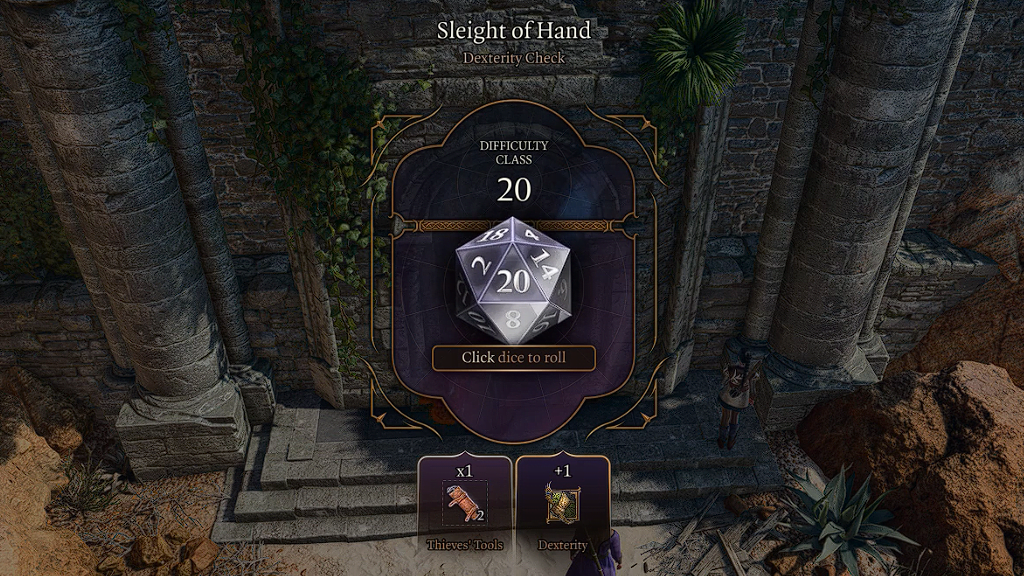Screen dimensions: 1024x576
Task: Roll the twenty-sided die
Action: click(x=513, y=280)
